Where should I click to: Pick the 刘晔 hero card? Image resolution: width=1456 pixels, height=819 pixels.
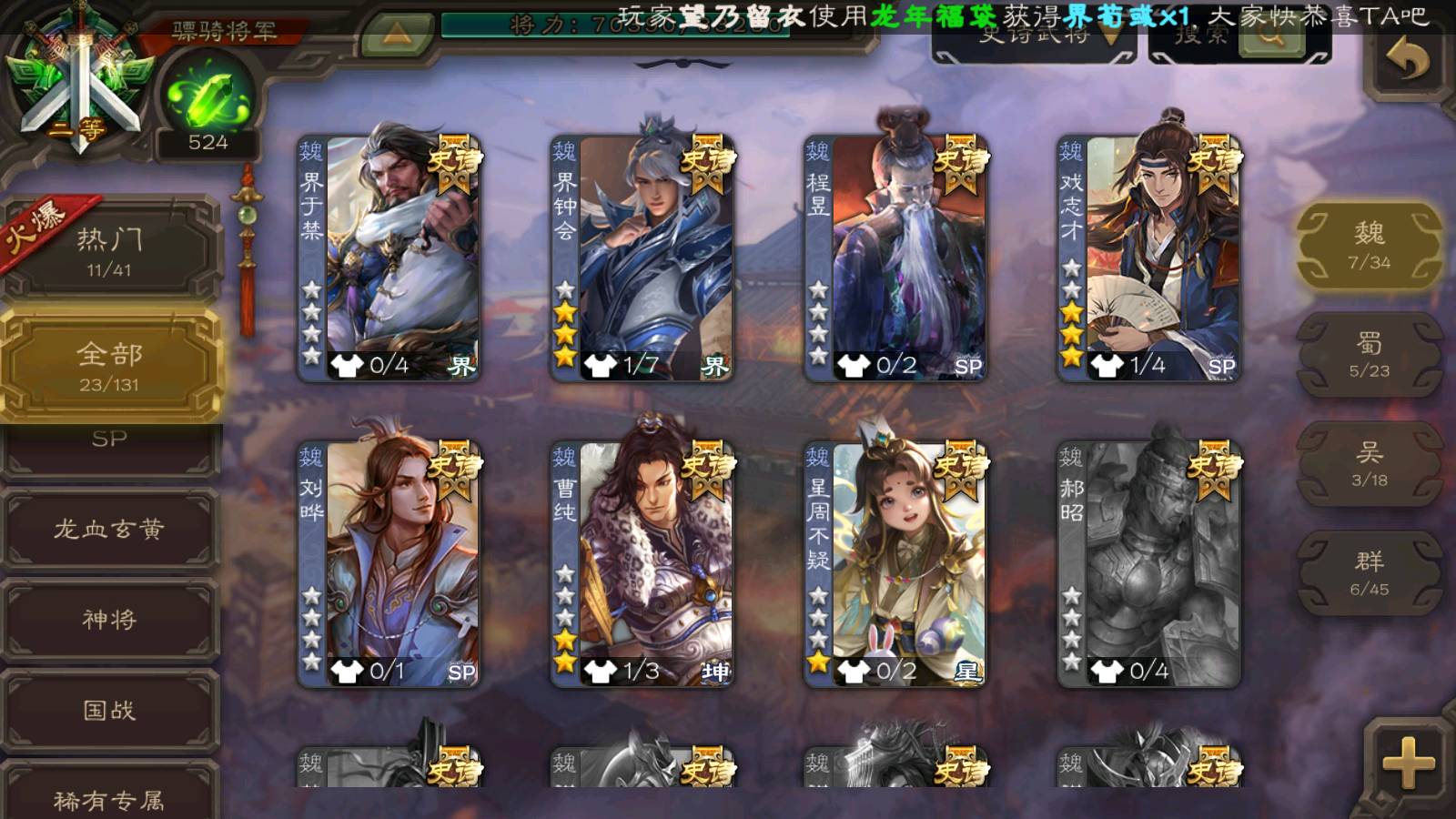[389, 564]
